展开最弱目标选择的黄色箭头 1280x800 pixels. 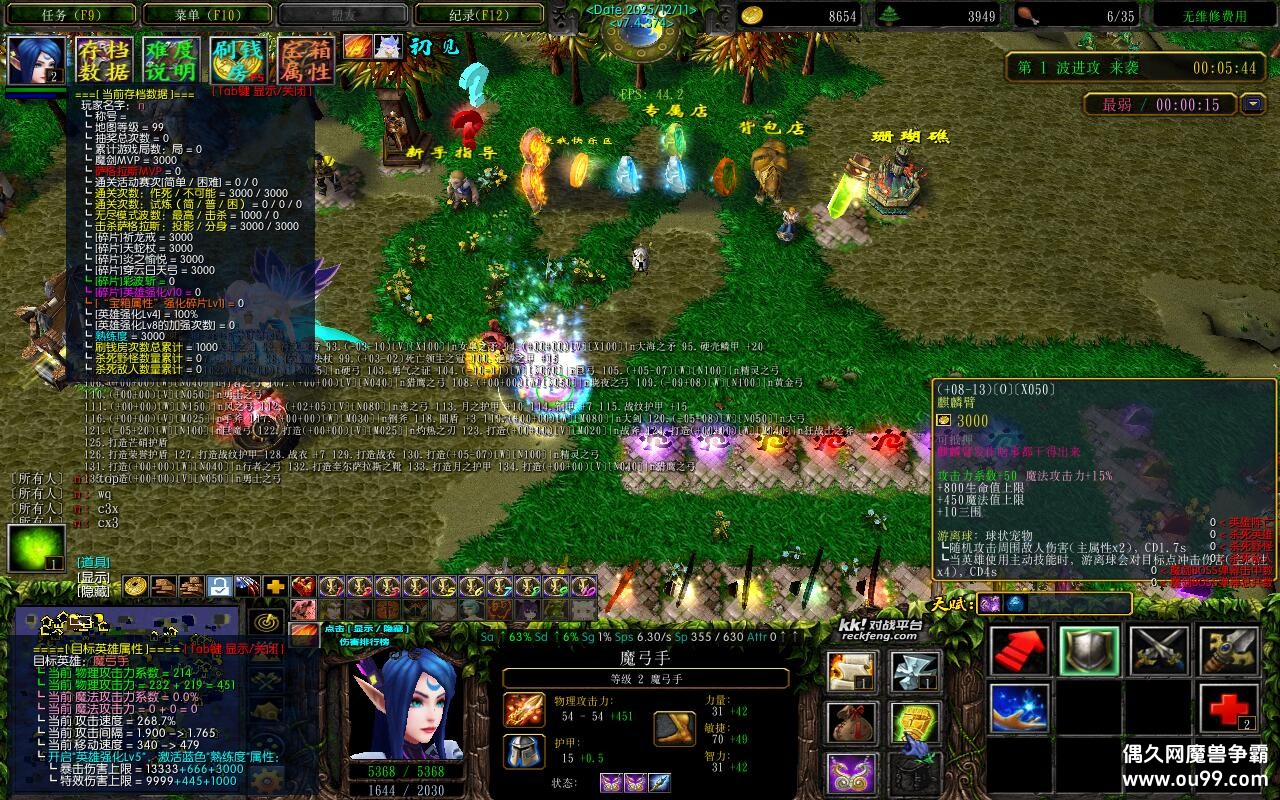click(x=1251, y=104)
